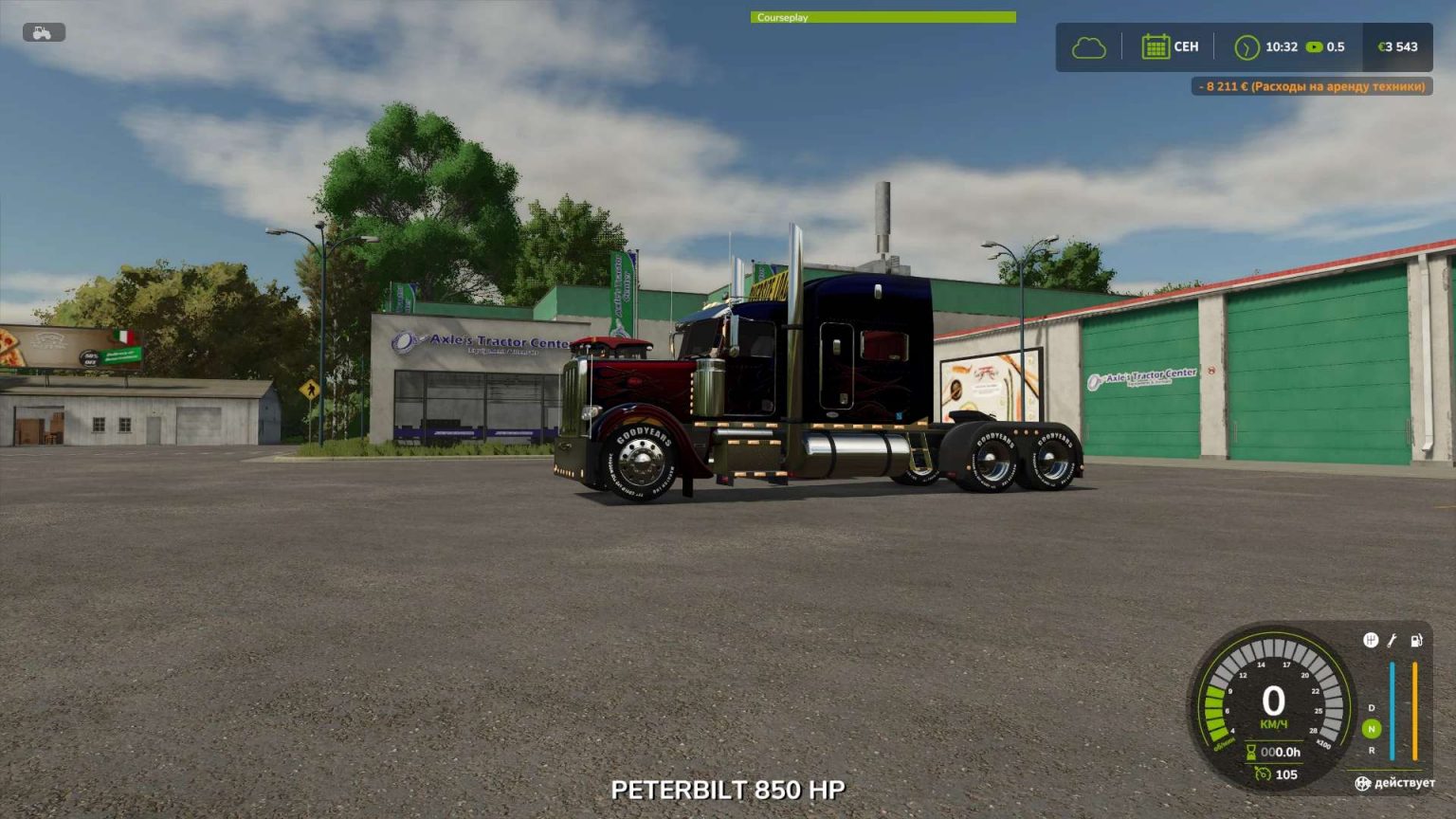Click the gear shifter icon on the dashboard

1369,639
